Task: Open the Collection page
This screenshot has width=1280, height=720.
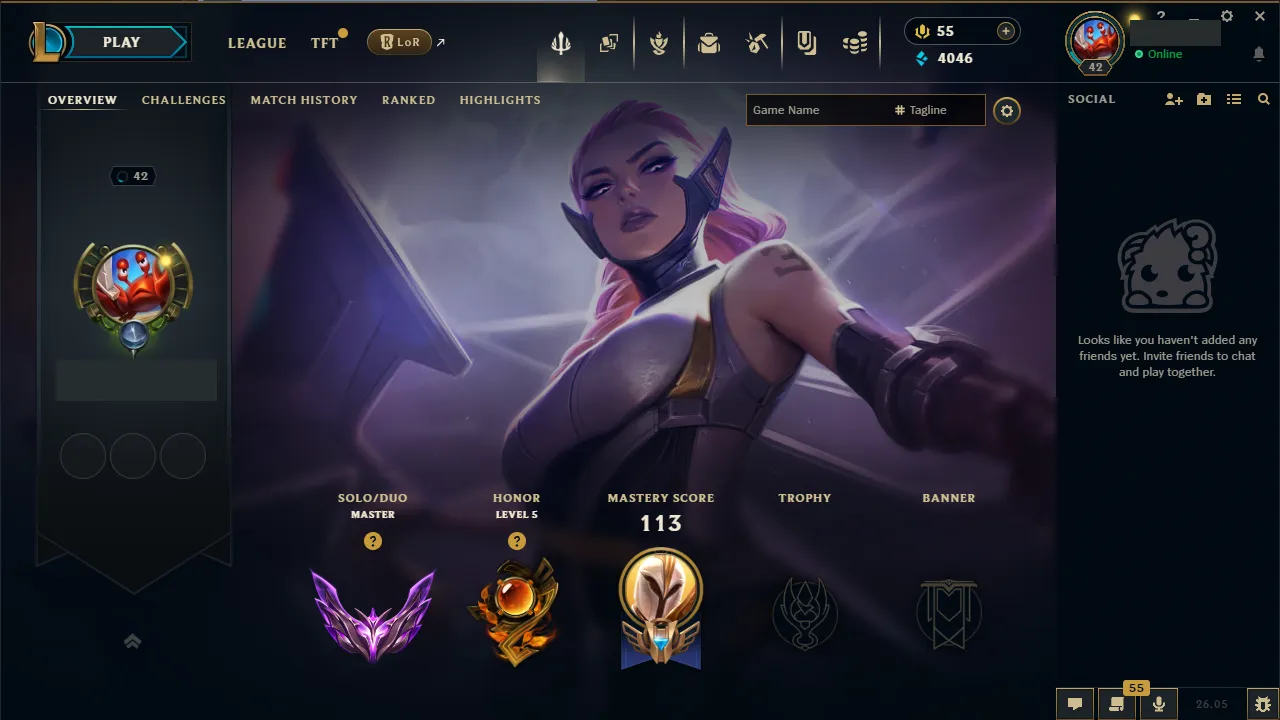Action: 609,42
